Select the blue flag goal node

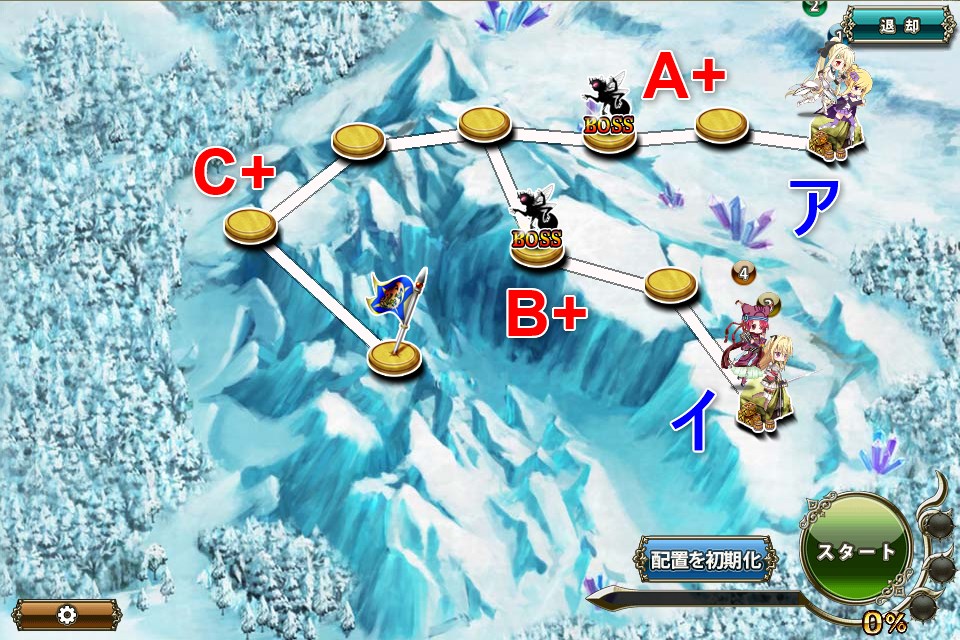(x=394, y=355)
